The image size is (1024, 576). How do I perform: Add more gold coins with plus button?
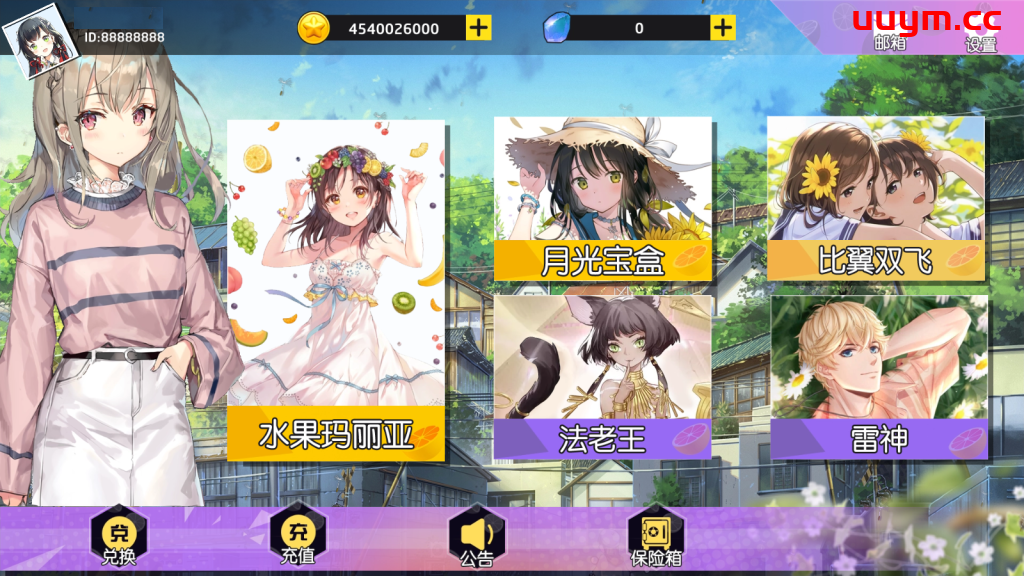tap(479, 28)
